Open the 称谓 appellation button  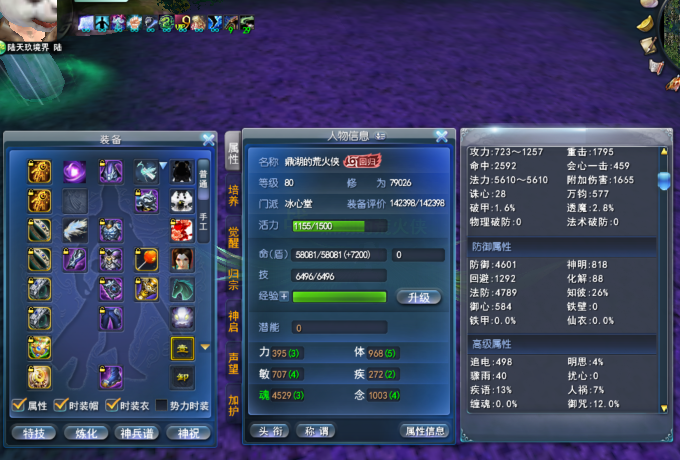pos(318,431)
